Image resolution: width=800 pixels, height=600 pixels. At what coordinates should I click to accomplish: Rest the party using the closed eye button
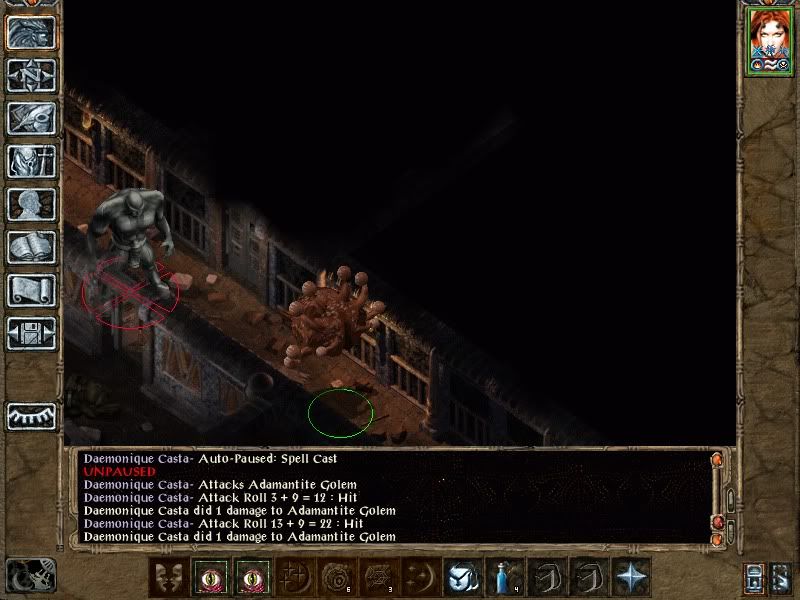(32, 415)
